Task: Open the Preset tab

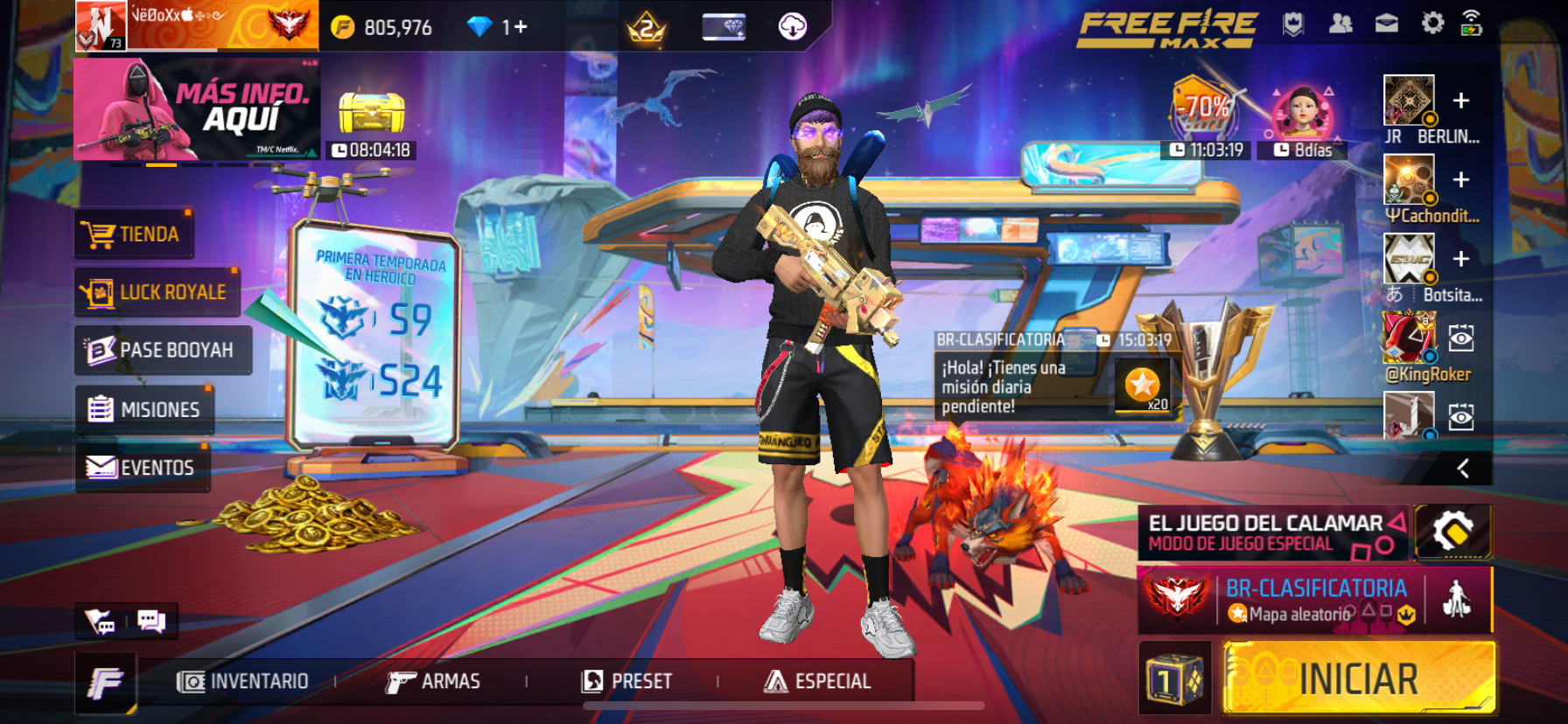Action: (627, 681)
